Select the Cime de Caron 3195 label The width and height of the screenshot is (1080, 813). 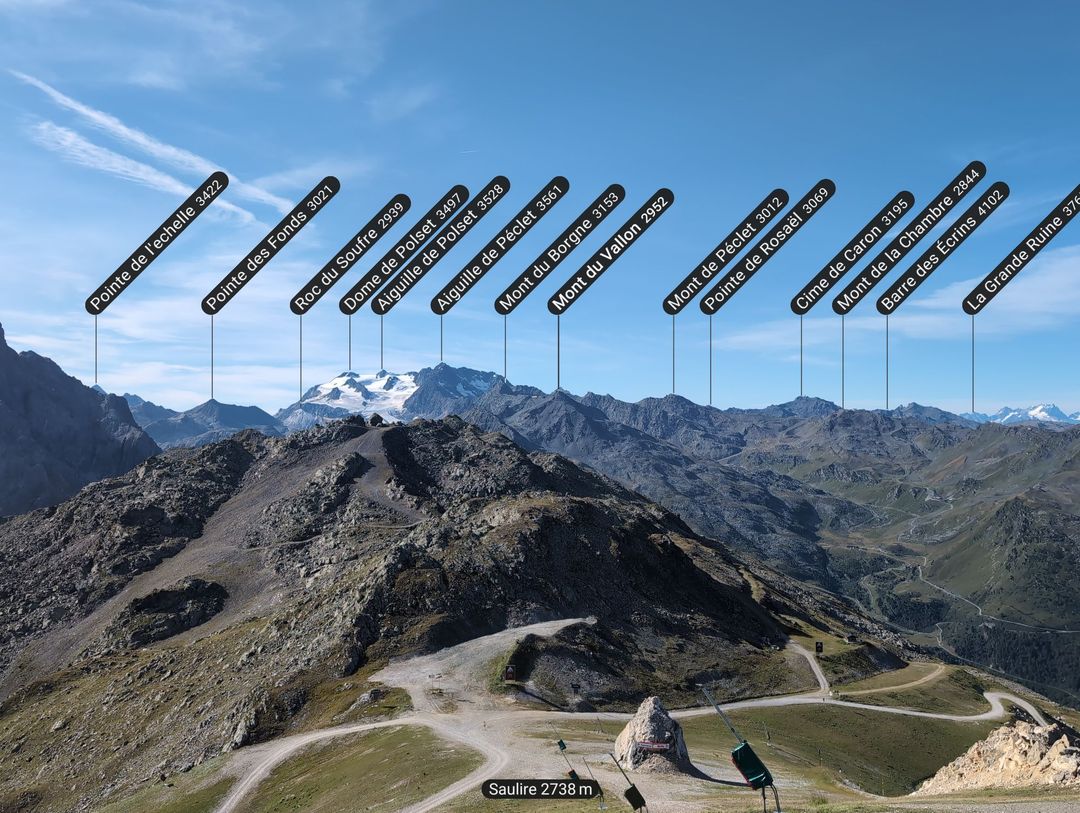coord(852,253)
